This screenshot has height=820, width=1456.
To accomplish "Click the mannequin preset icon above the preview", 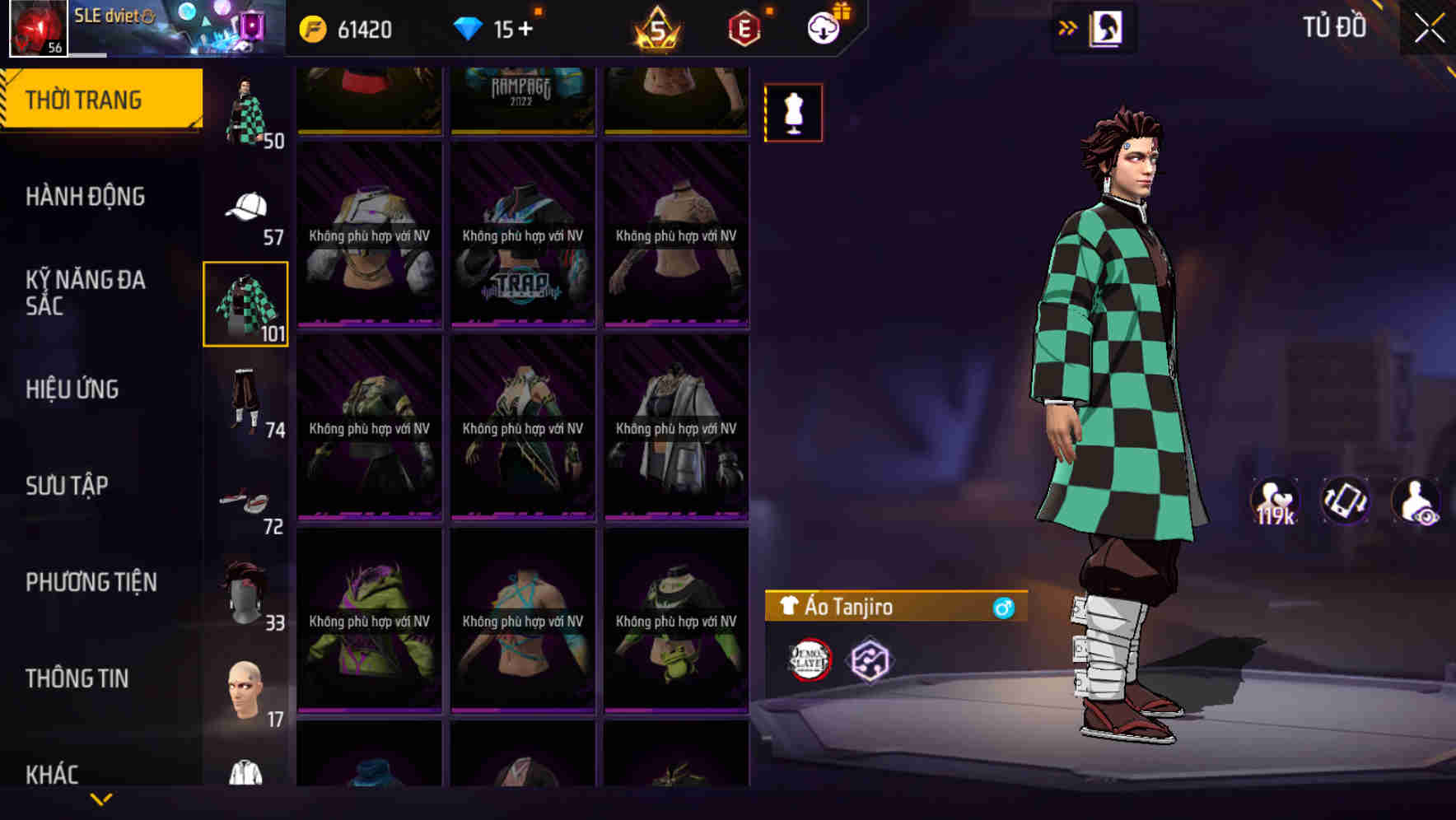I will coord(793,112).
